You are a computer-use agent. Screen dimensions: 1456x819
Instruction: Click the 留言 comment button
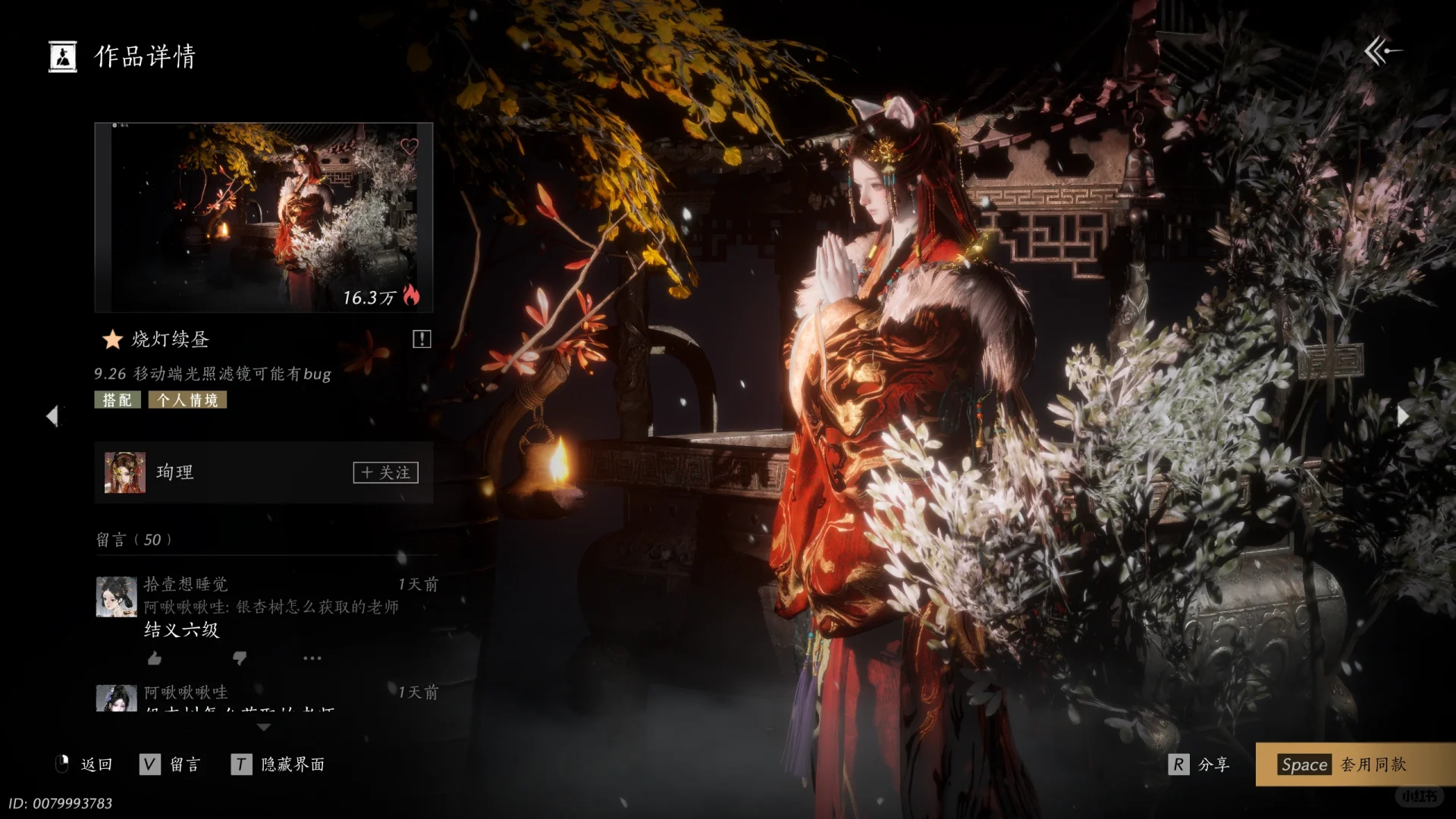pyautogui.click(x=171, y=764)
